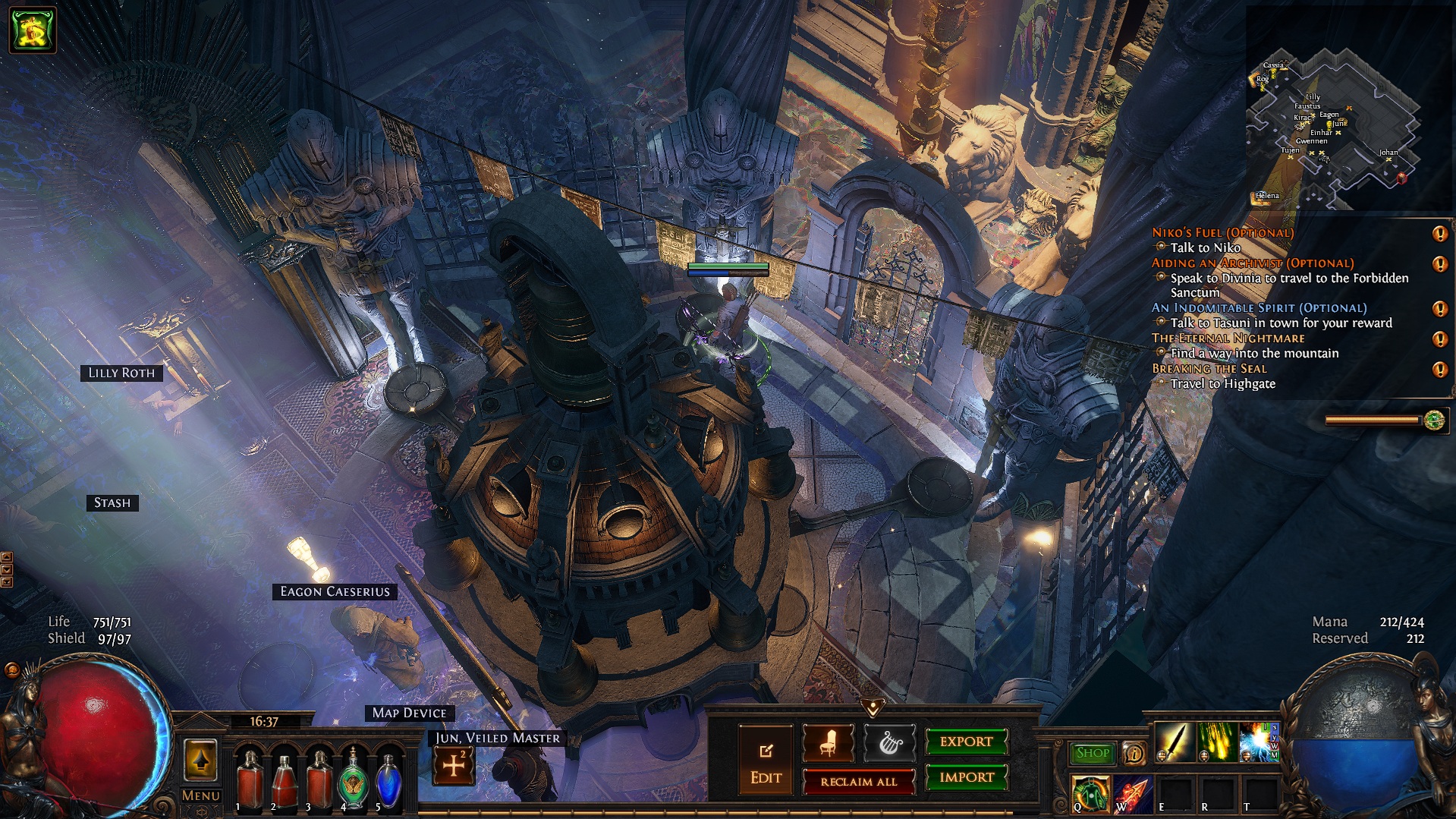The width and height of the screenshot is (1456, 819).
Task: Select the hideout music lyre icon
Action: tap(889, 743)
